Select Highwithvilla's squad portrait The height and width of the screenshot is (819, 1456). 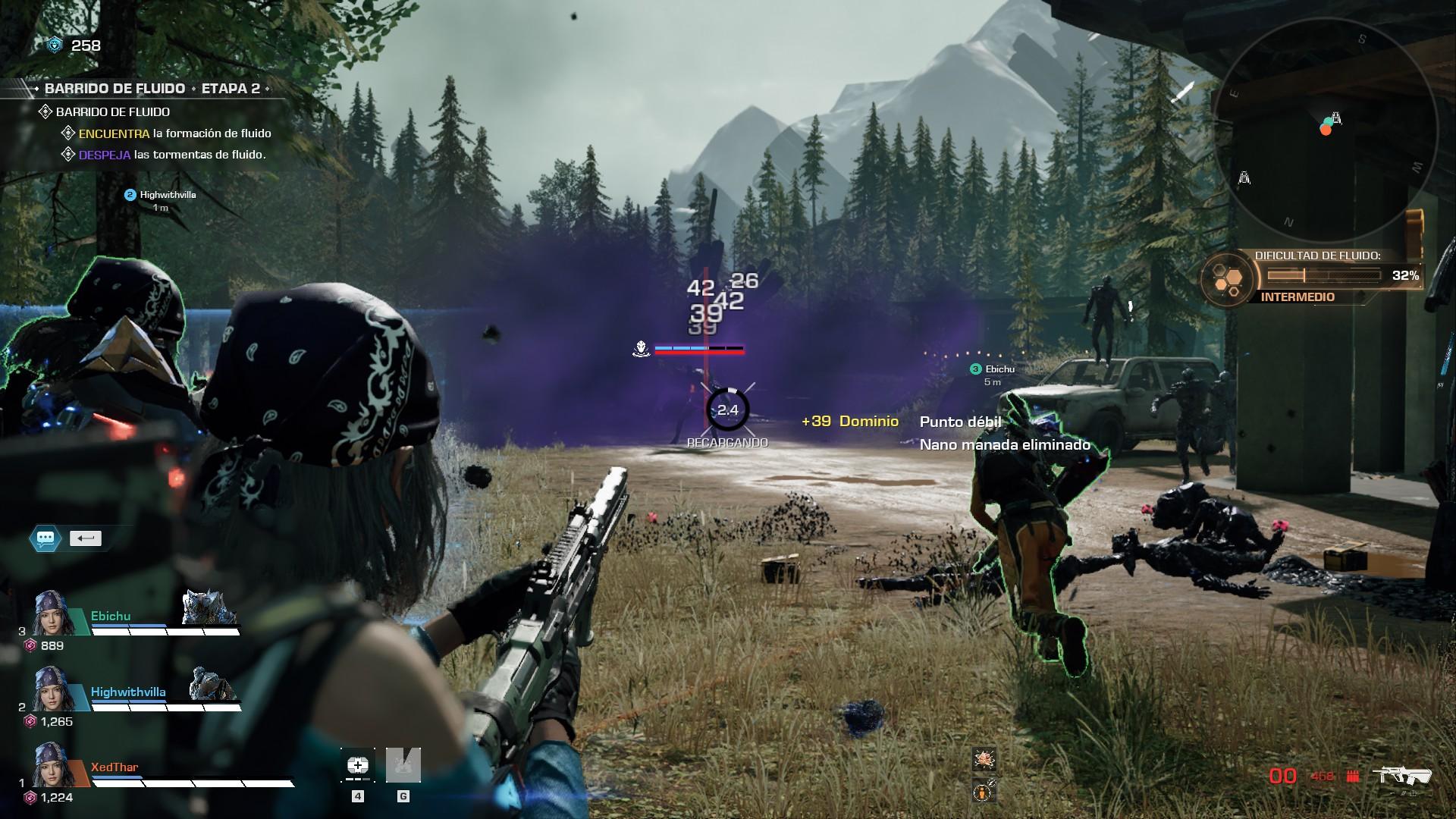[52, 689]
